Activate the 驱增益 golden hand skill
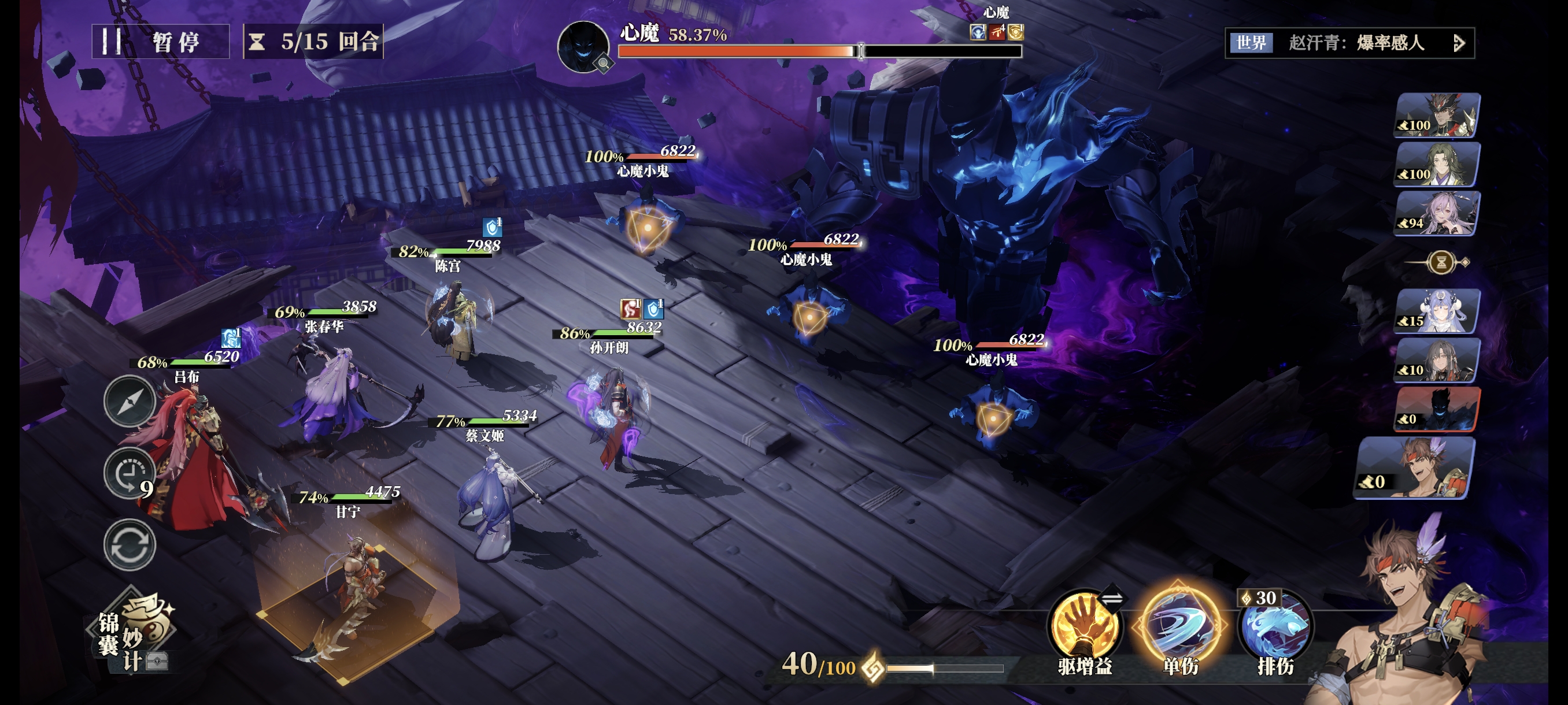The width and height of the screenshot is (1568, 705). tap(1084, 626)
